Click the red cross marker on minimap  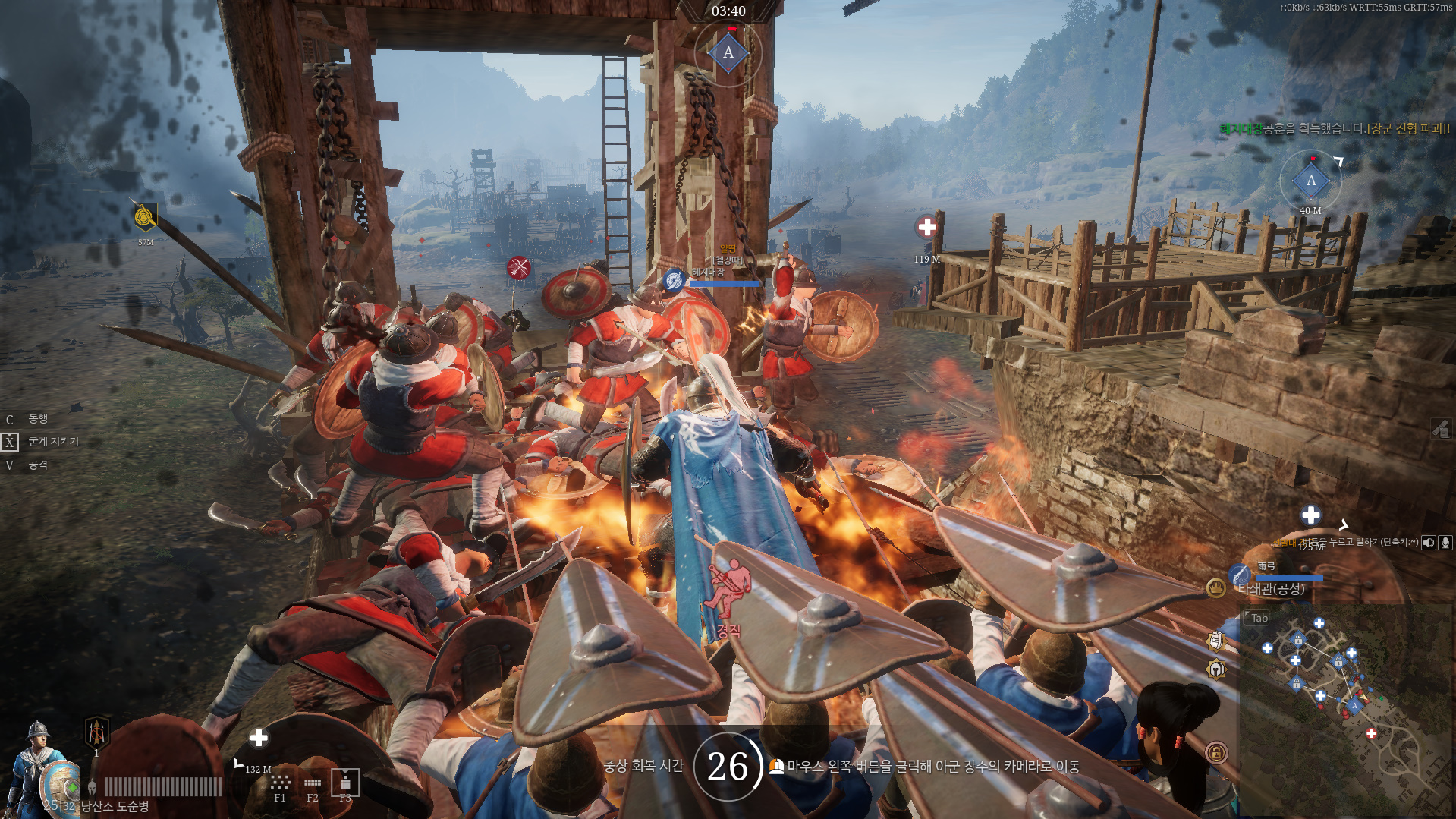1371,733
